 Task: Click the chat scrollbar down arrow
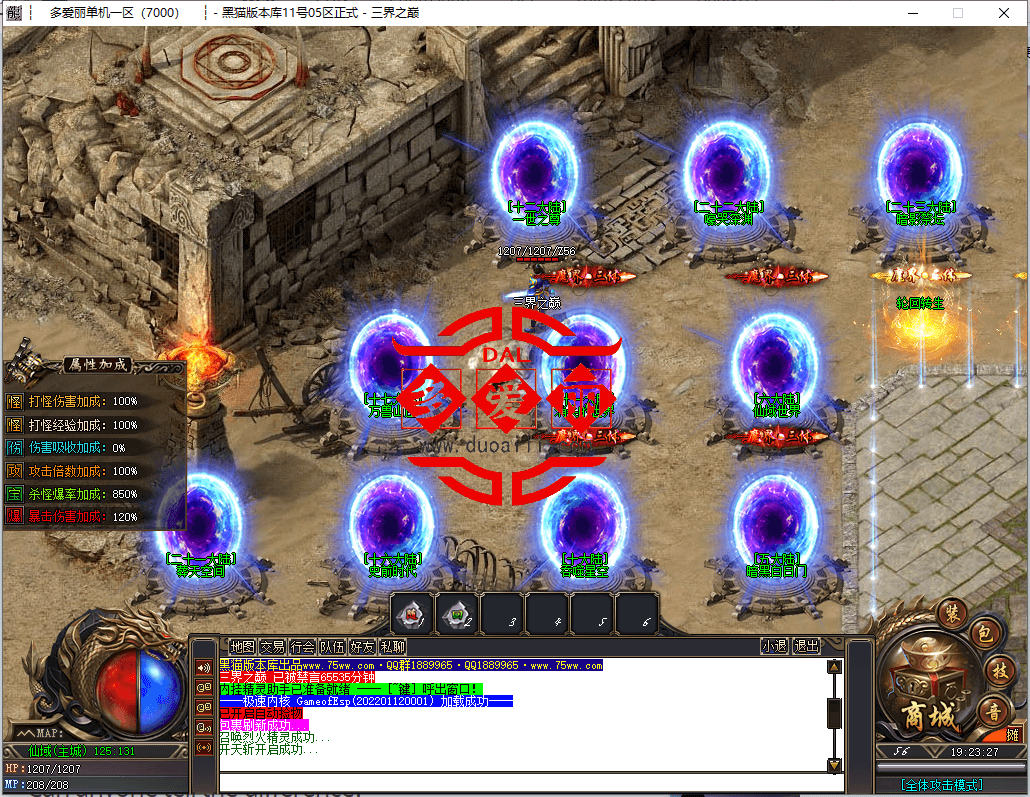coord(834,765)
